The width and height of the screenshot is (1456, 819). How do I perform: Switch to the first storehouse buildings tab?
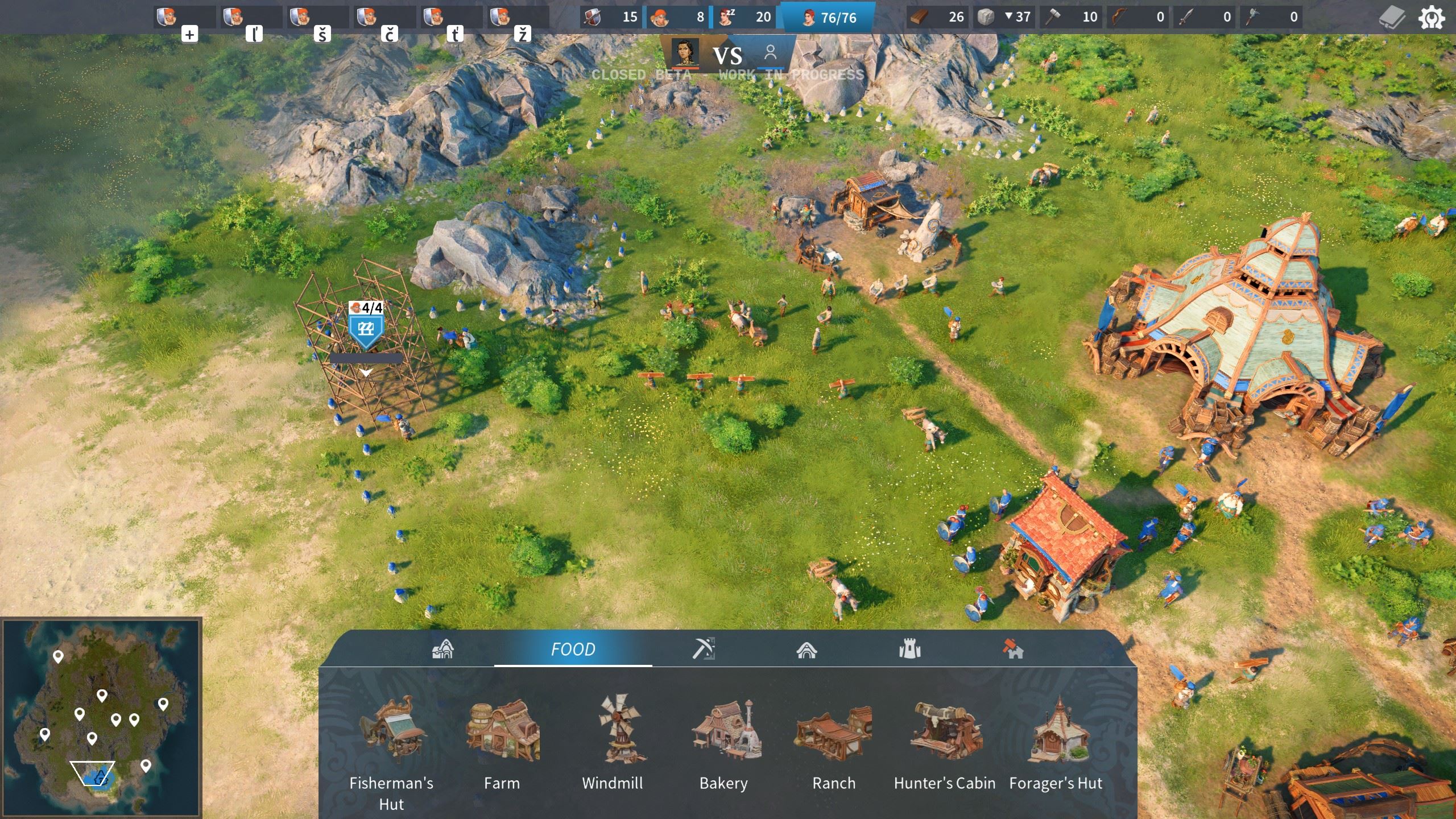[x=442, y=649]
